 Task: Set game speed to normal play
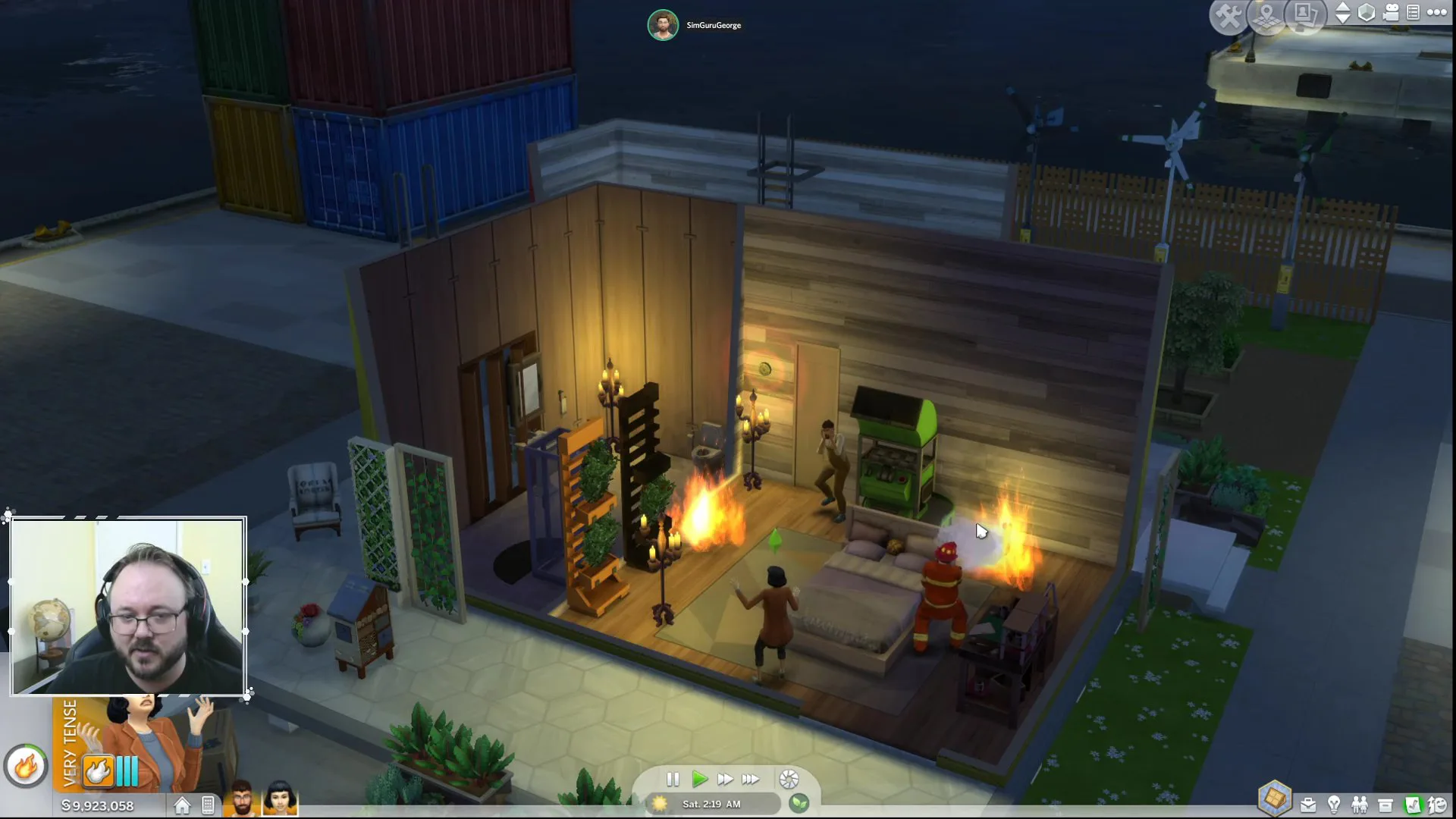[699, 779]
